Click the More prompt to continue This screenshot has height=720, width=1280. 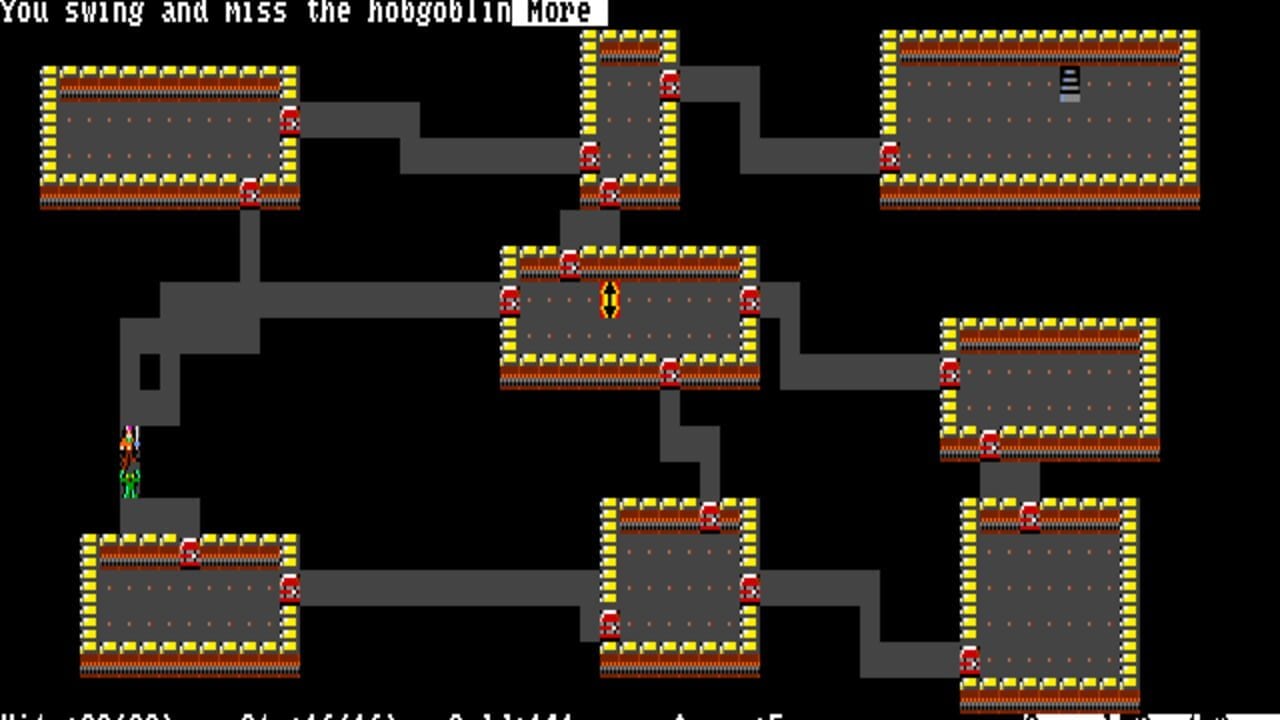[558, 13]
